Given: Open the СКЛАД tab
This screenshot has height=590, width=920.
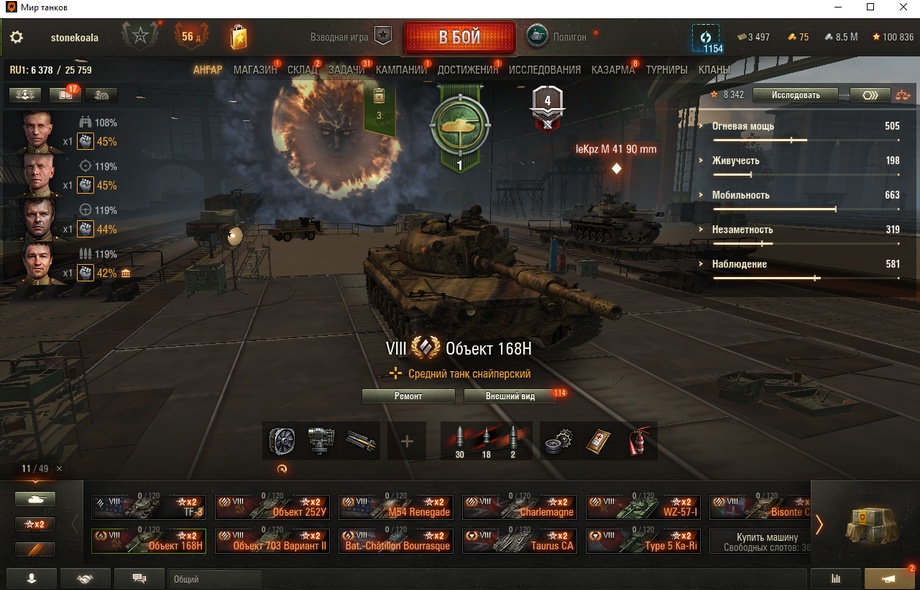Looking at the screenshot, I should pyautogui.click(x=302, y=70).
